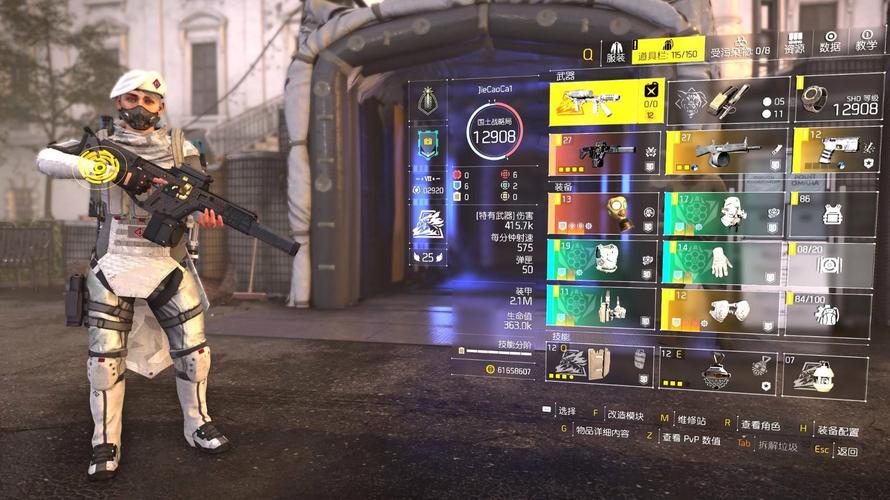This screenshot has height=500, width=890.
Task: Open the 数据 stats tab
Action: [829, 42]
